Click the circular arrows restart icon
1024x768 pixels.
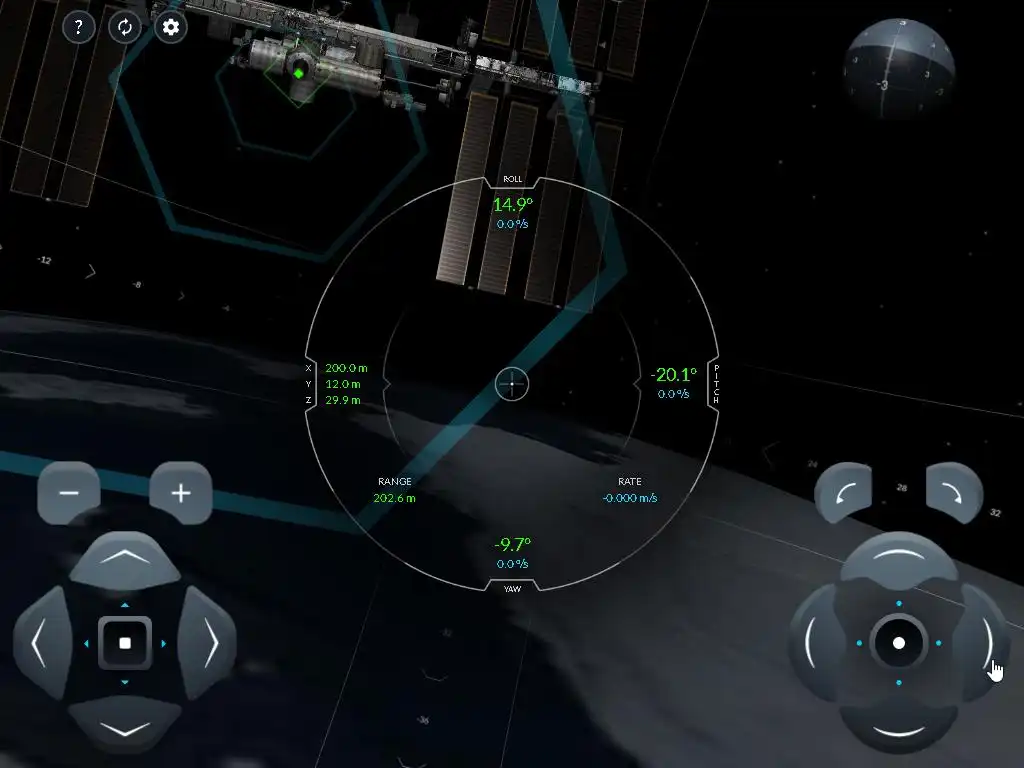tap(125, 27)
